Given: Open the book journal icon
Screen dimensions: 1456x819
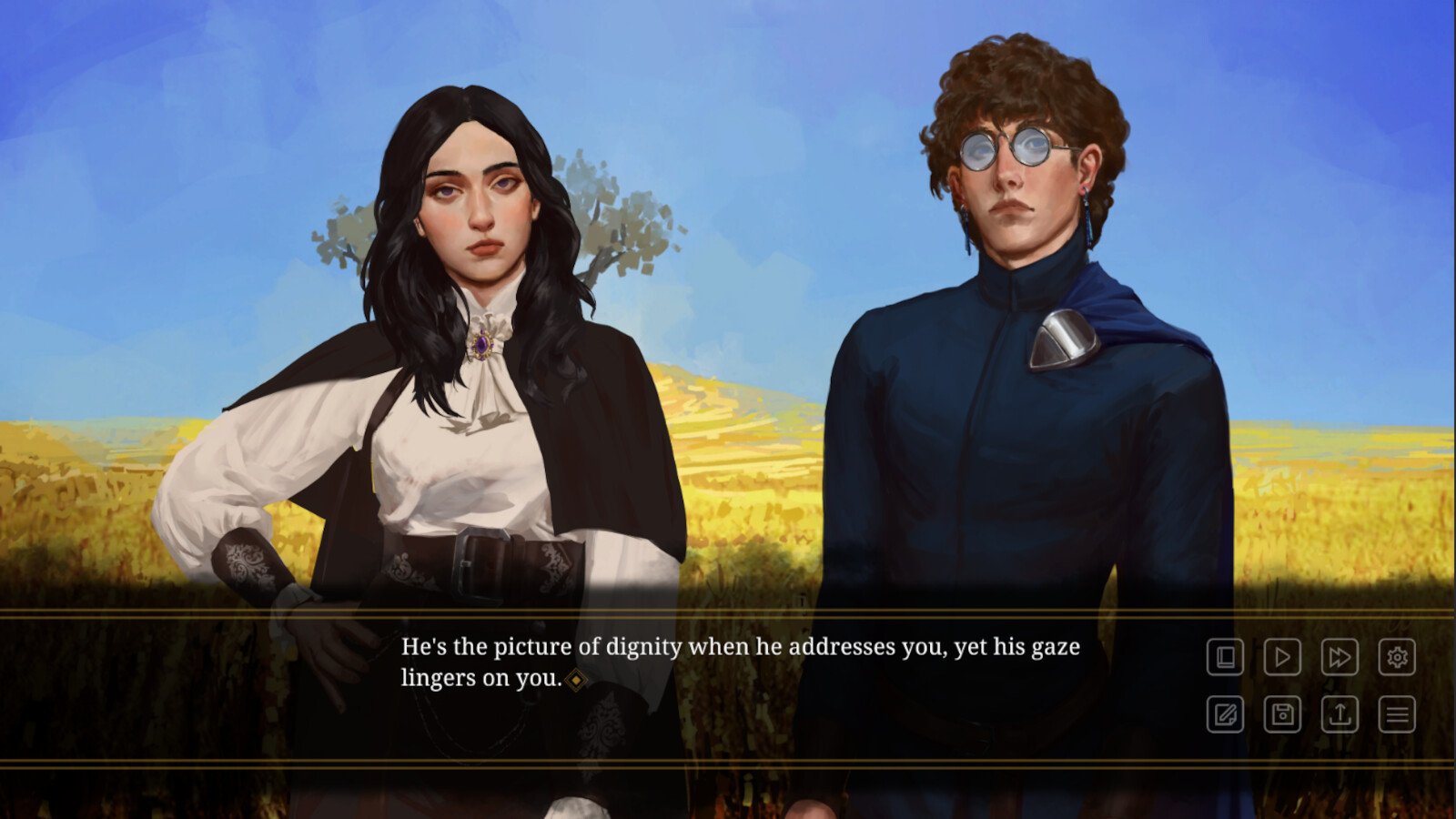Looking at the screenshot, I should [x=1225, y=657].
